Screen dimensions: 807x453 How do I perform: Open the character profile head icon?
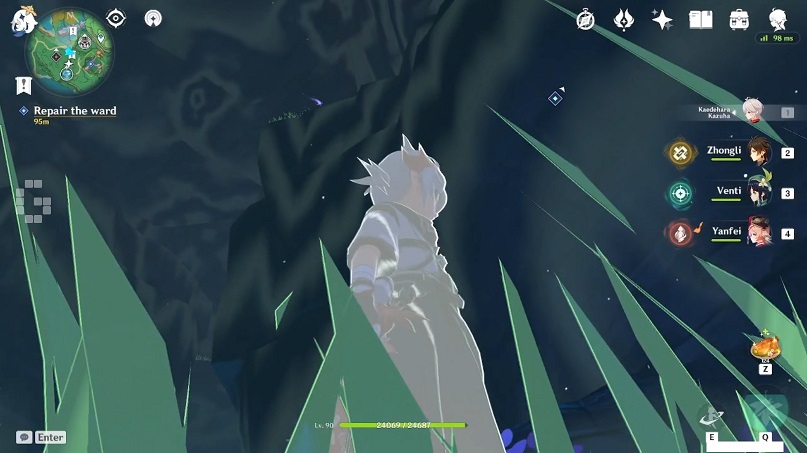(777, 19)
